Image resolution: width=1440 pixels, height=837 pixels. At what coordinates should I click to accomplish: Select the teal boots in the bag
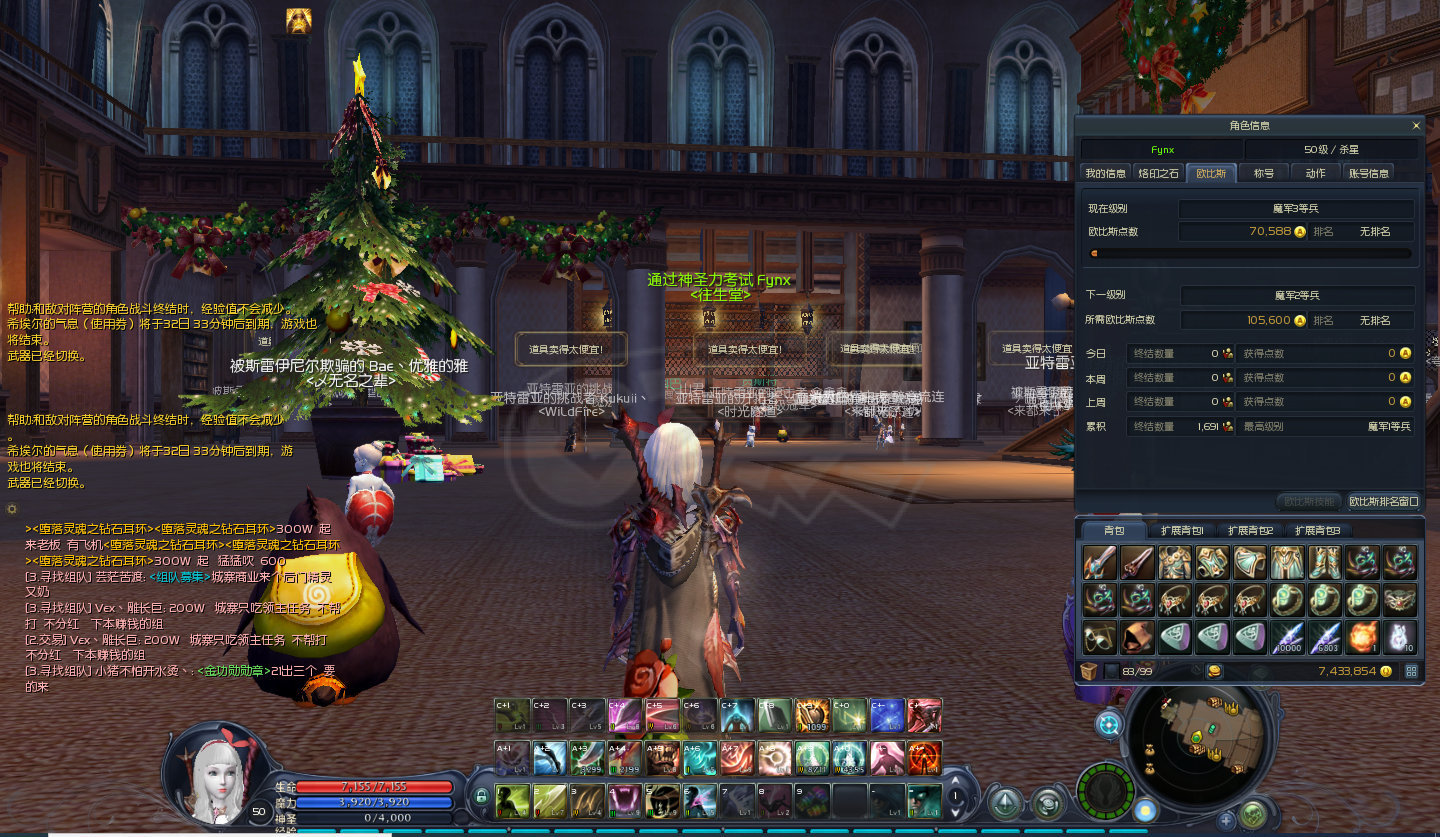point(1324,562)
